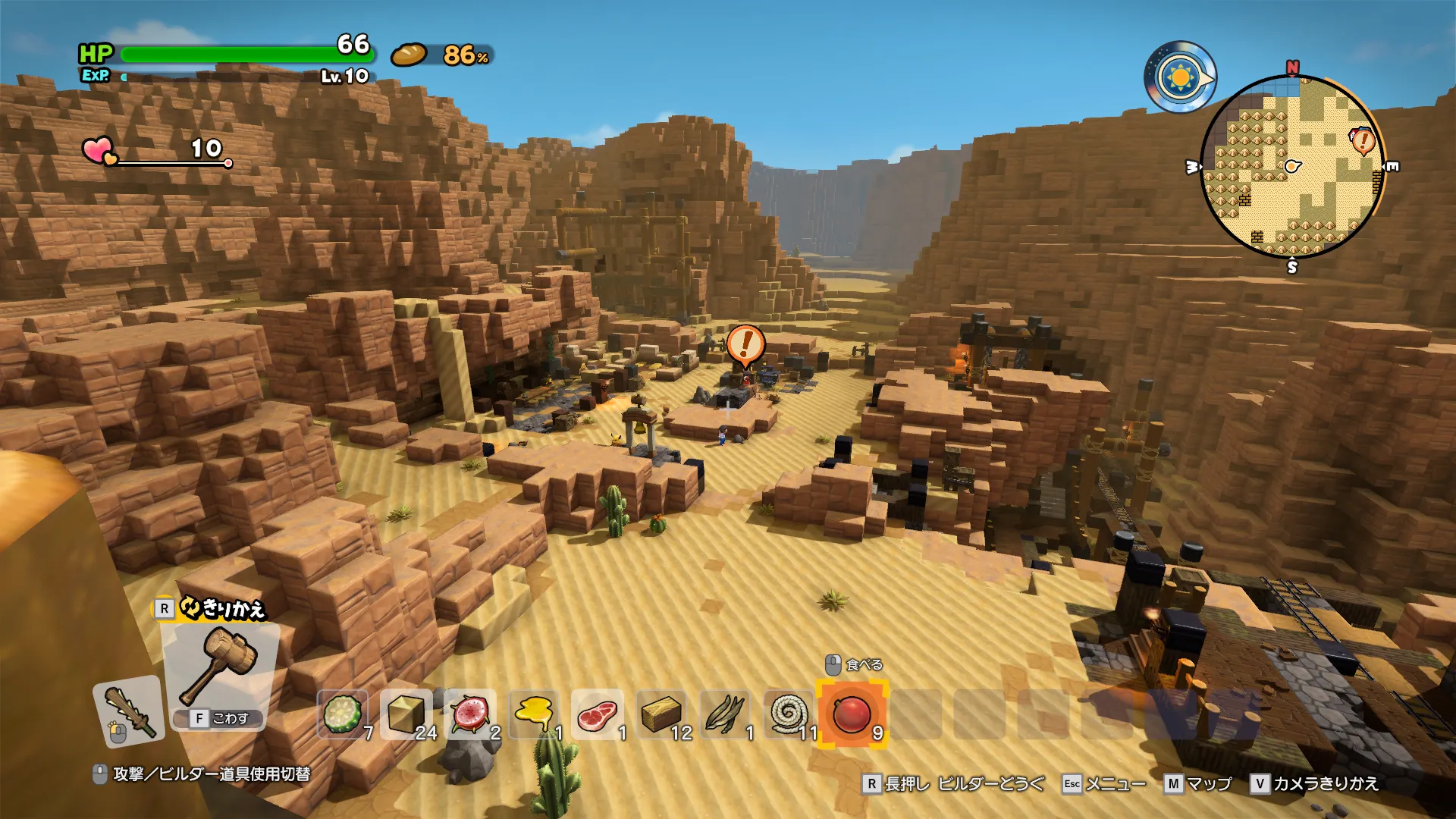Select the sliced cactus fruit hotbar slot

343,714
